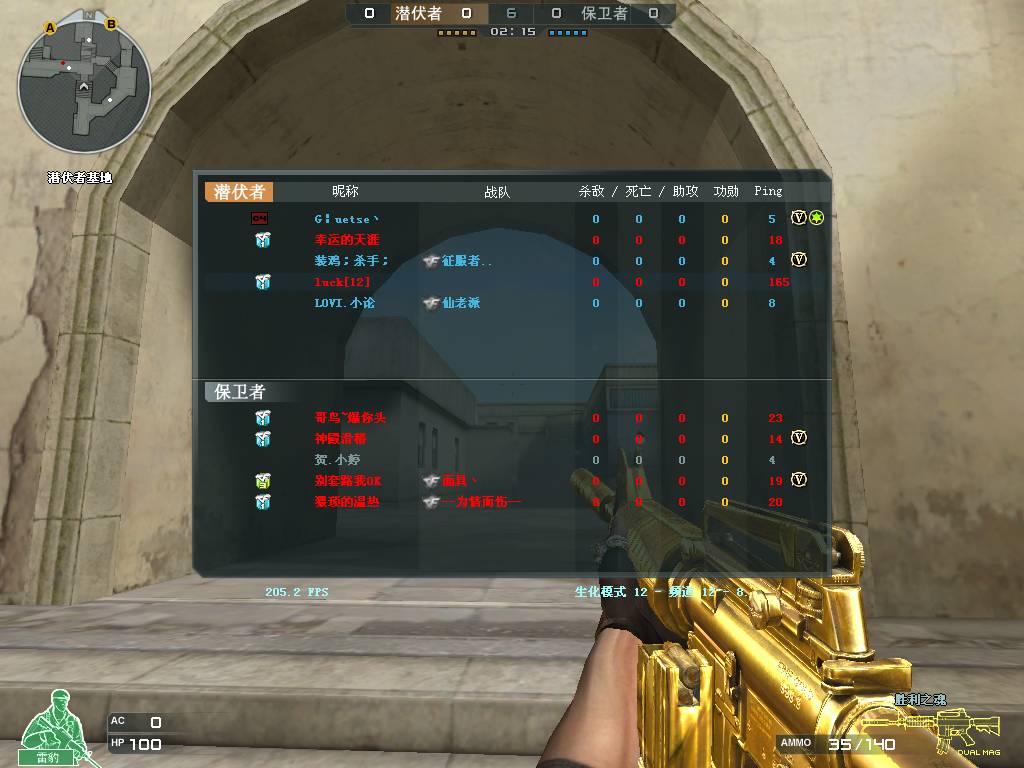Click the 面具 clan name
Viewport: 1024px width, 768px height.
pyautogui.click(x=454, y=481)
